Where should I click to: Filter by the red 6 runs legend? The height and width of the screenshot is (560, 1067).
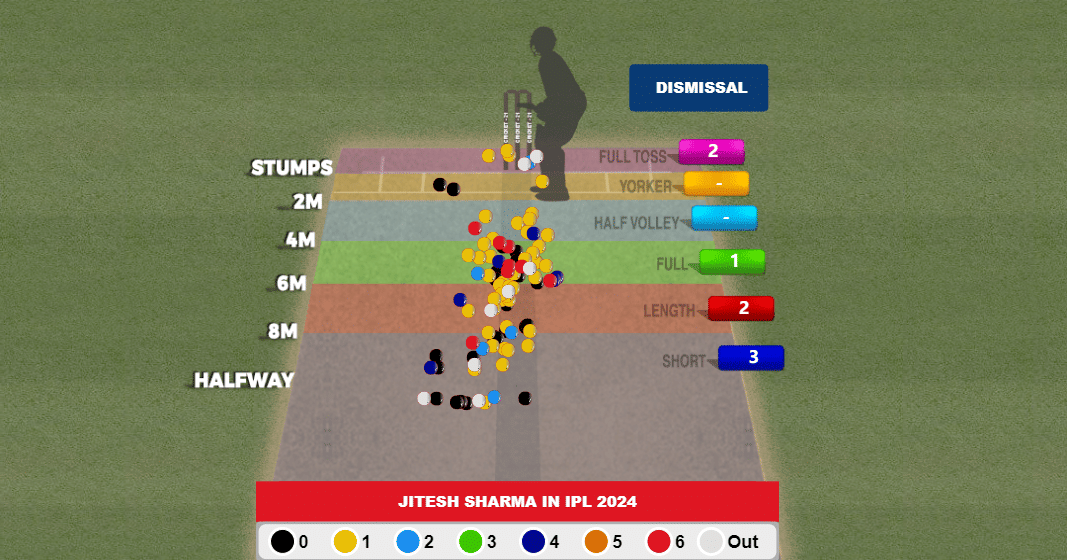[x=660, y=541]
